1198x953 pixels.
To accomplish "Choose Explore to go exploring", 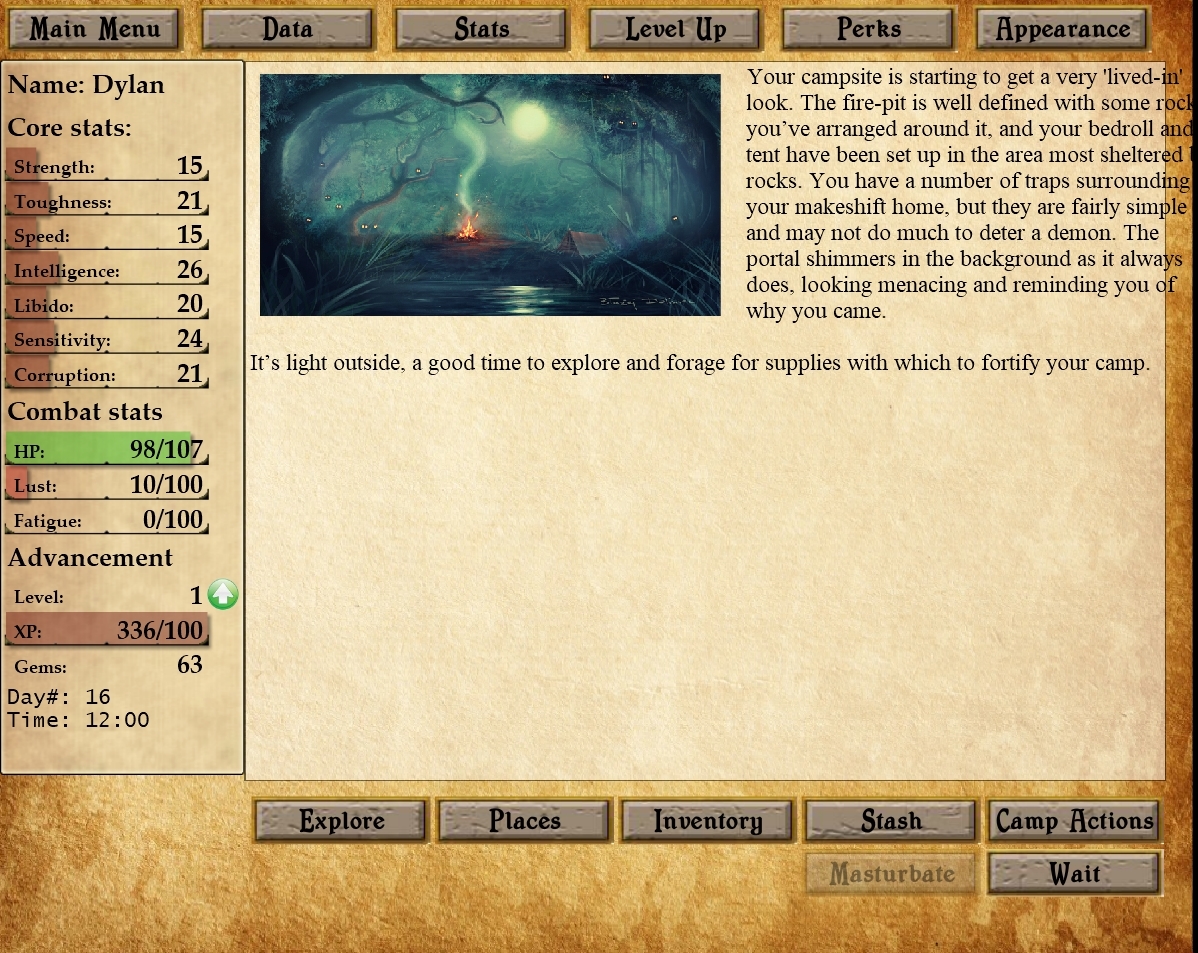I will click(x=341, y=821).
